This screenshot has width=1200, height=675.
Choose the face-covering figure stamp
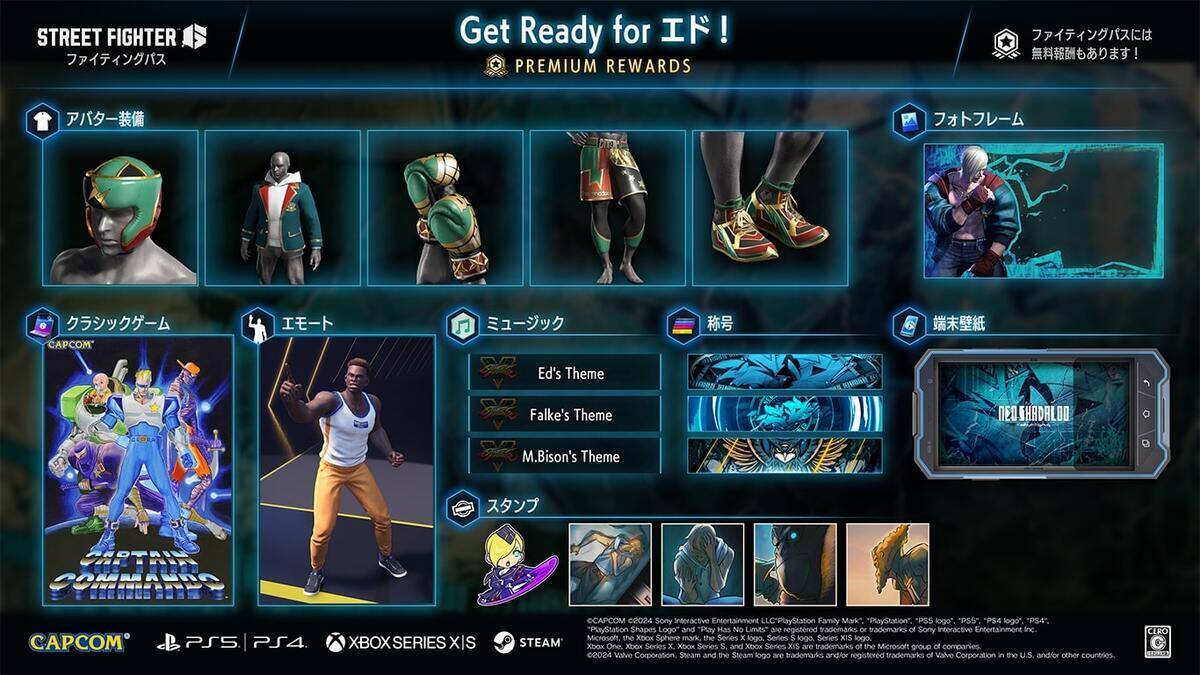tap(703, 565)
